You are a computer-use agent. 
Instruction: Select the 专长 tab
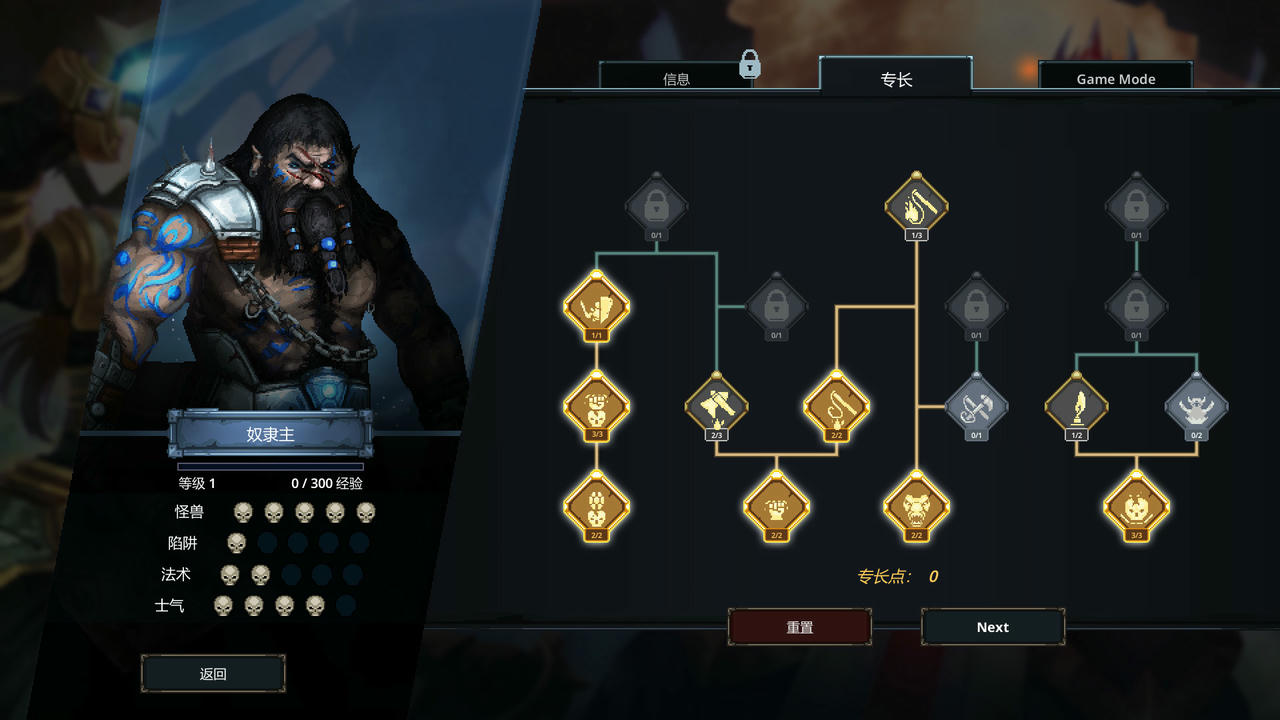click(x=896, y=78)
